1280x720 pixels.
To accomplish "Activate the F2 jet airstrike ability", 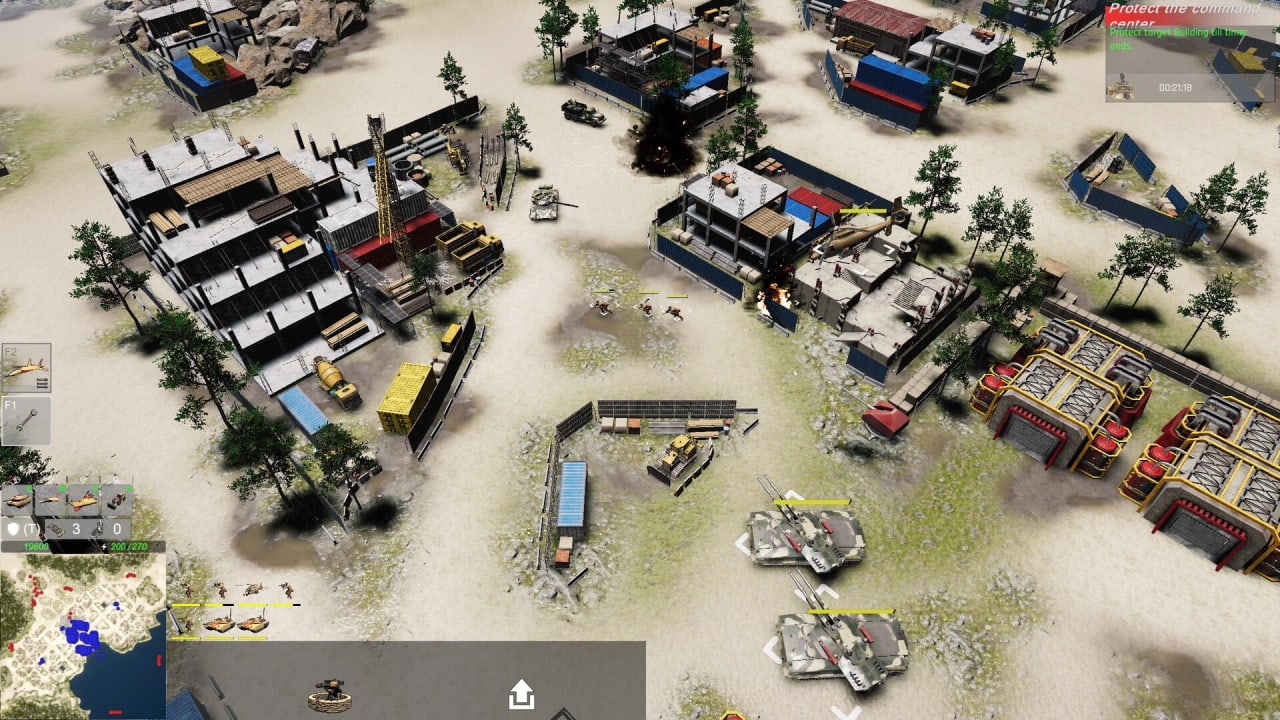I will click(26, 369).
